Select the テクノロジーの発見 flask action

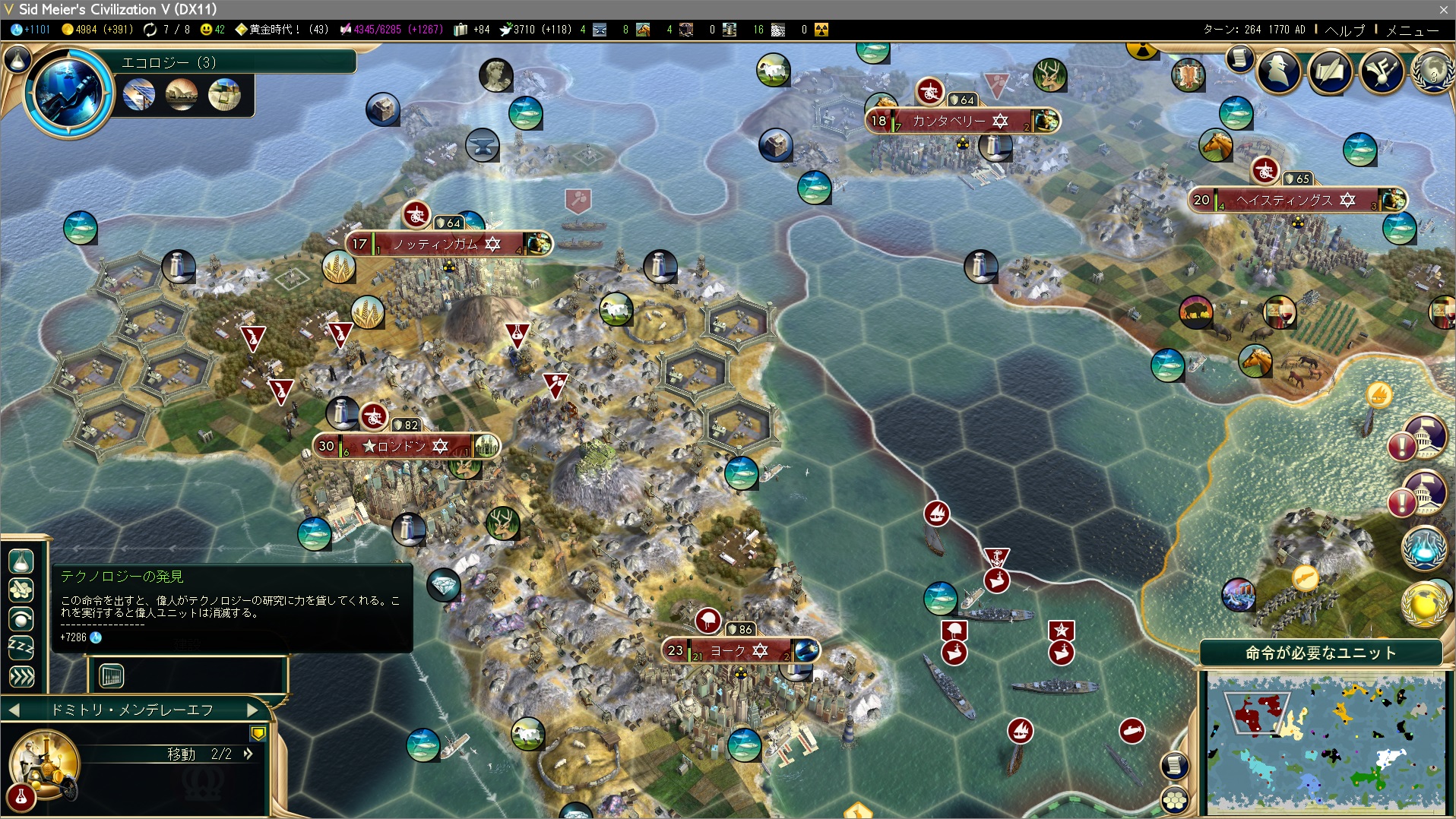(x=21, y=561)
